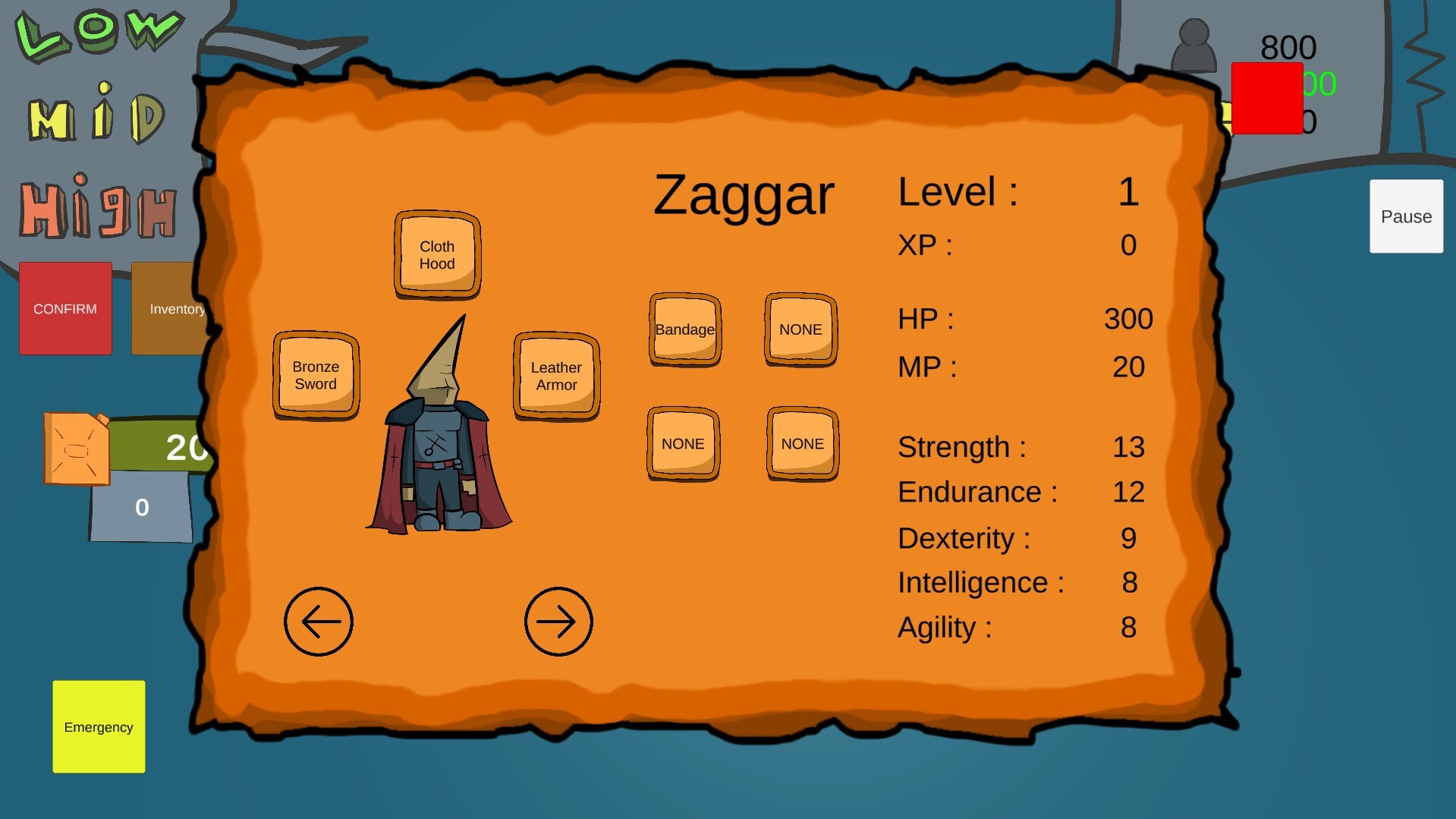Select the Cloth Hood headgear slot
The width and height of the screenshot is (1456, 819).
[x=436, y=255]
